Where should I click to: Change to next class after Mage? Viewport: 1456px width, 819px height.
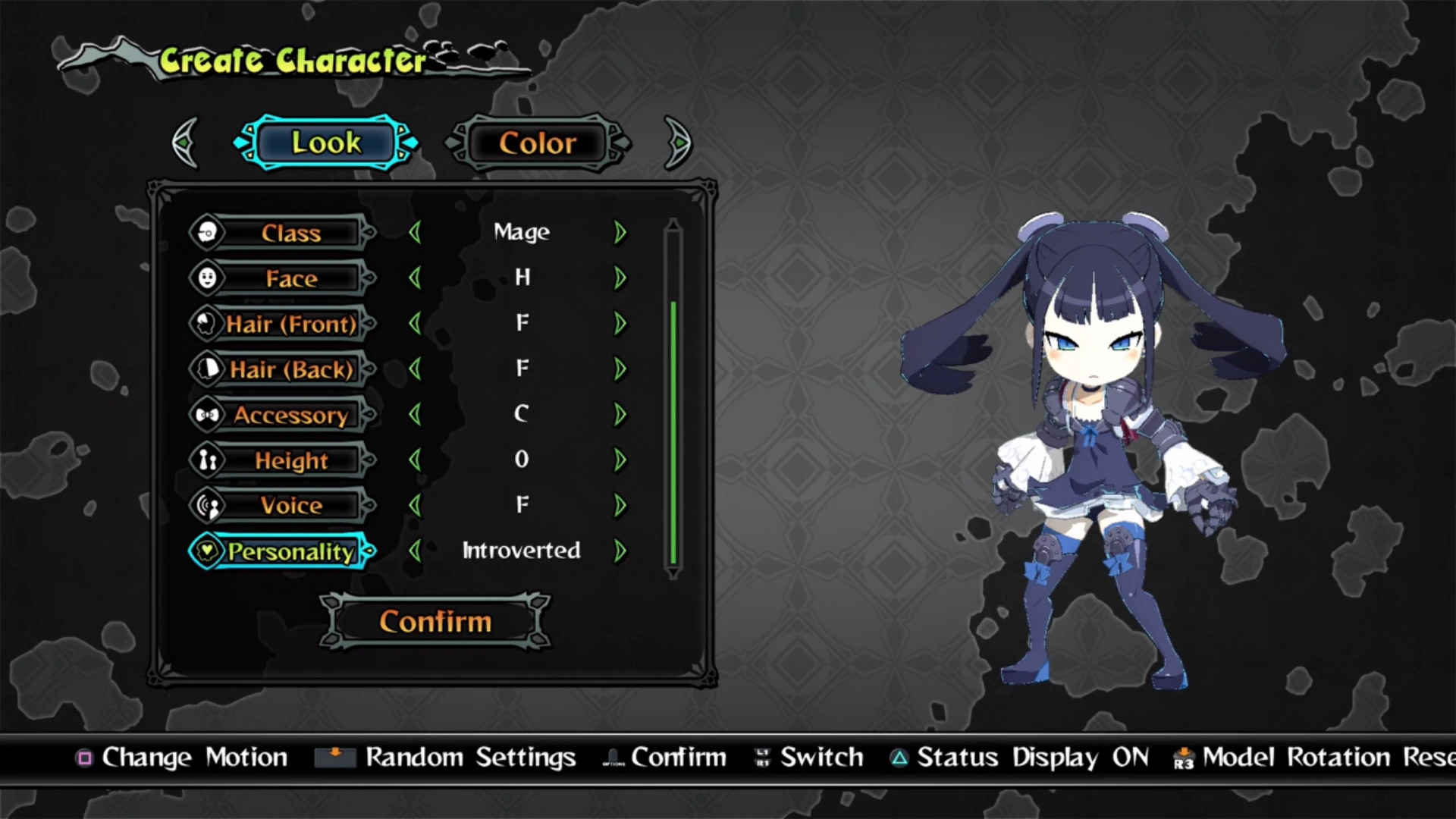(x=620, y=233)
